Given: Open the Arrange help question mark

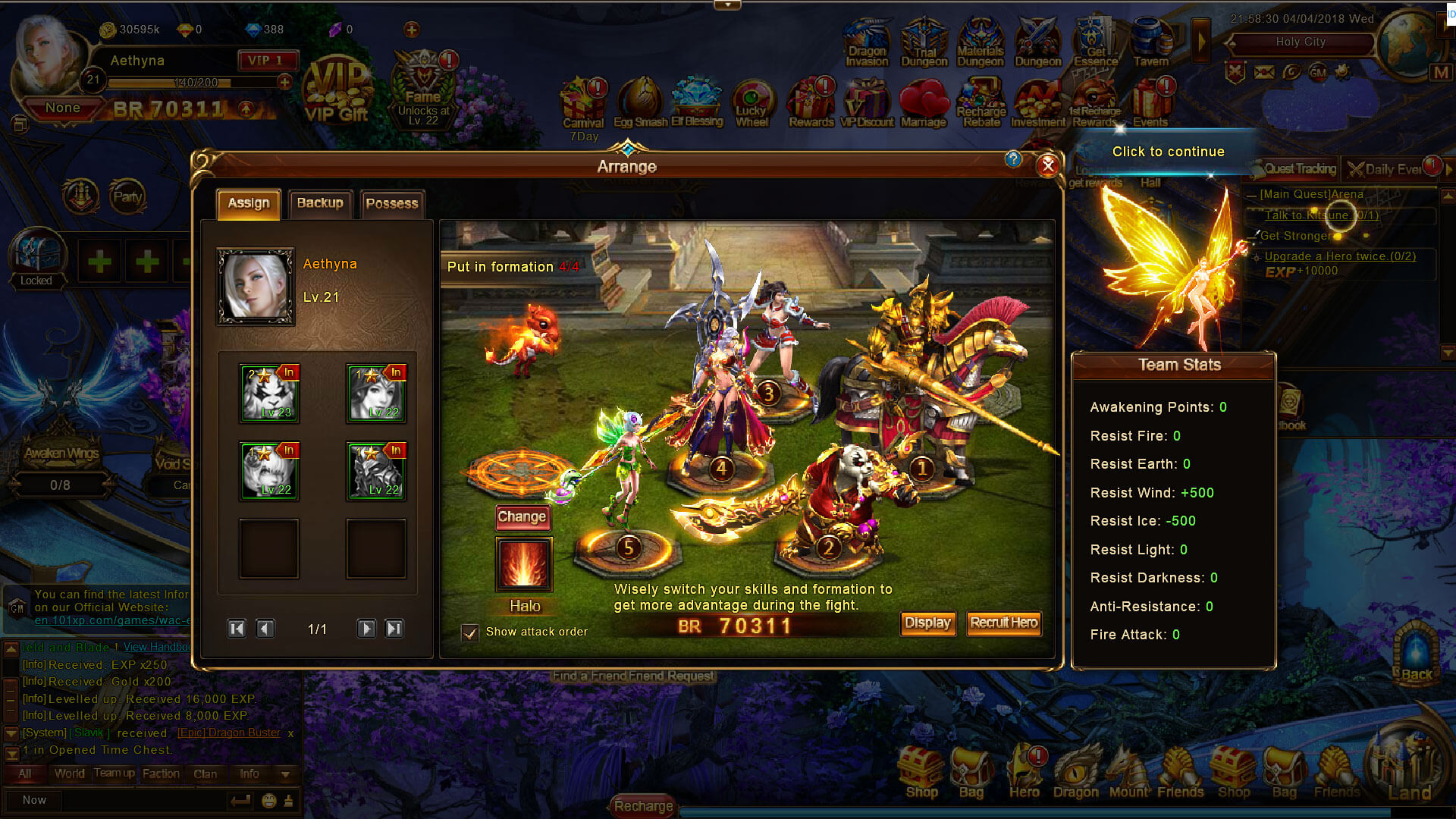Looking at the screenshot, I should pos(1013,159).
